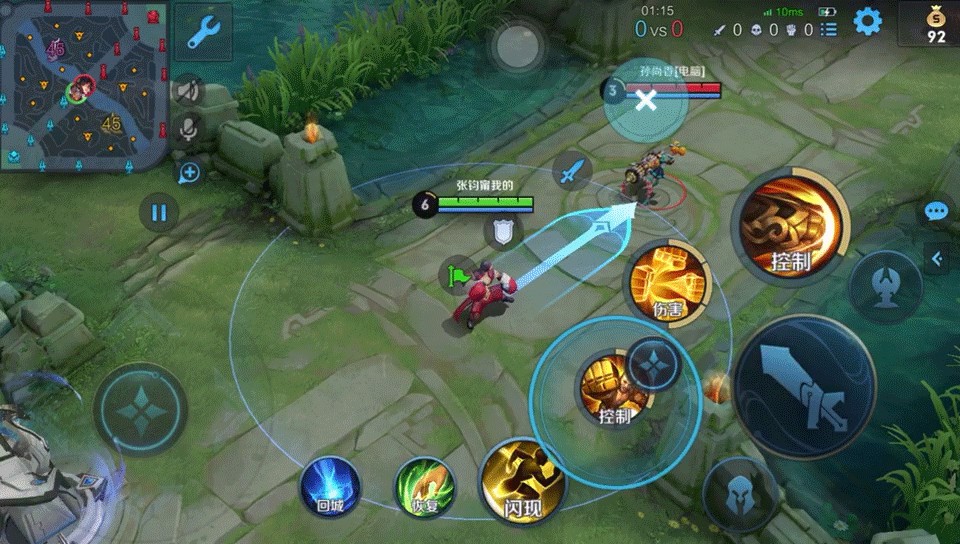Tap the sword basic attack button
960x544 pixels.
(805, 388)
